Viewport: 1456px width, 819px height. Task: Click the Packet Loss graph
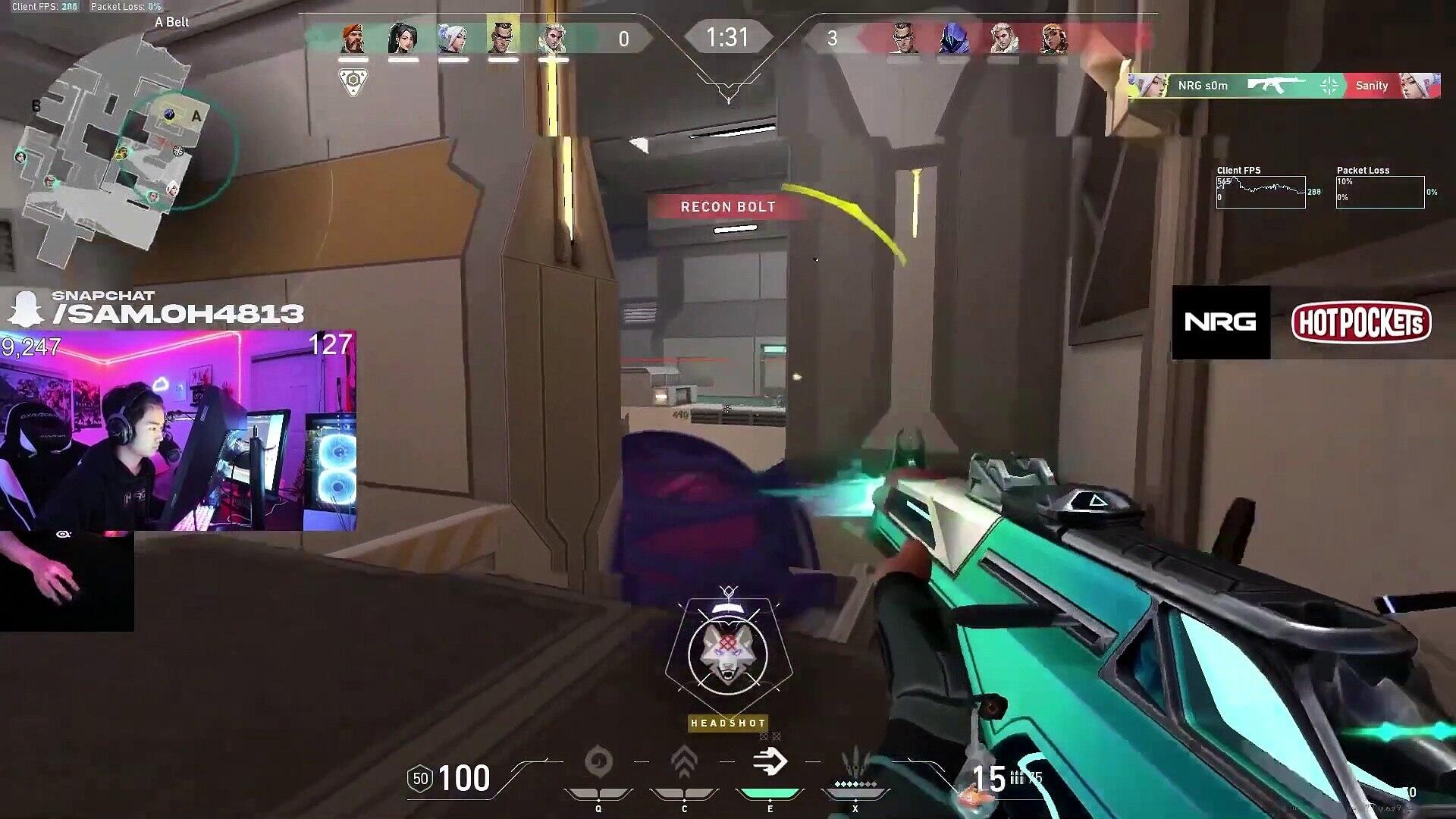[x=1379, y=192]
